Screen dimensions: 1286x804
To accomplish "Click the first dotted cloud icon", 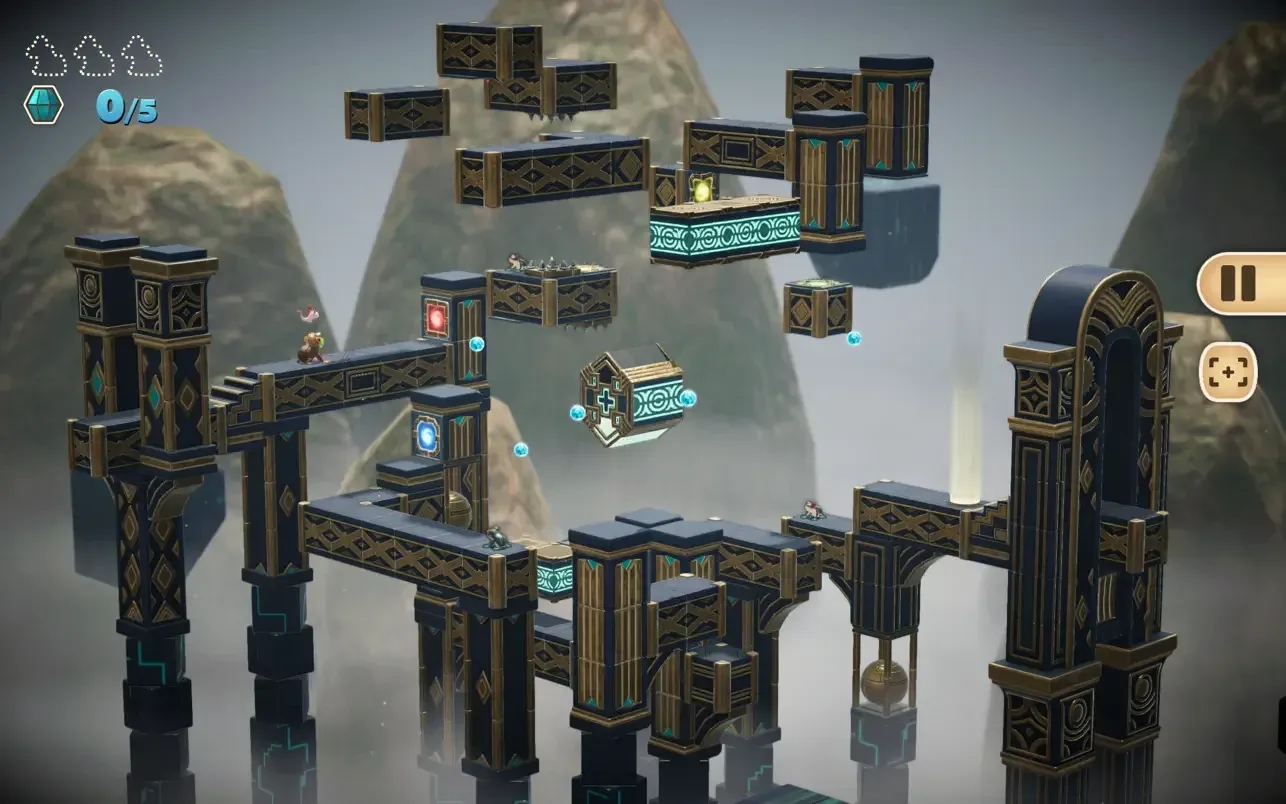I will tap(44, 55).
